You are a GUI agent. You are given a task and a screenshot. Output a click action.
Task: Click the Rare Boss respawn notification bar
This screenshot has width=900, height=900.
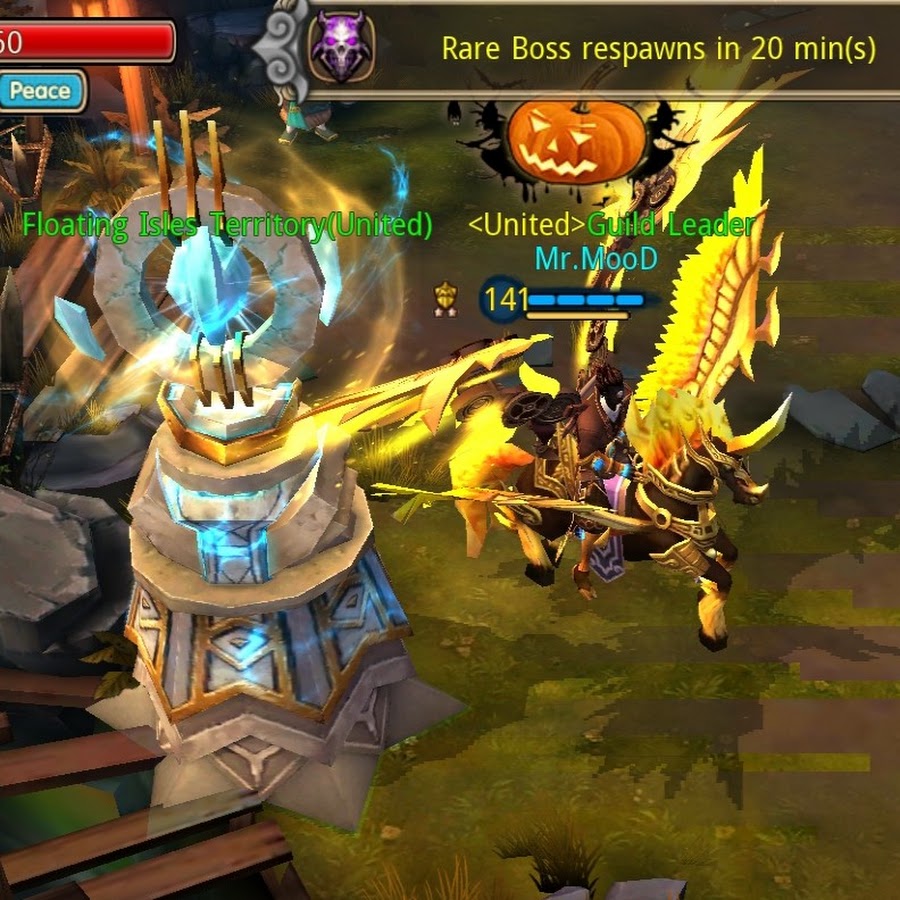coord(658,49)
